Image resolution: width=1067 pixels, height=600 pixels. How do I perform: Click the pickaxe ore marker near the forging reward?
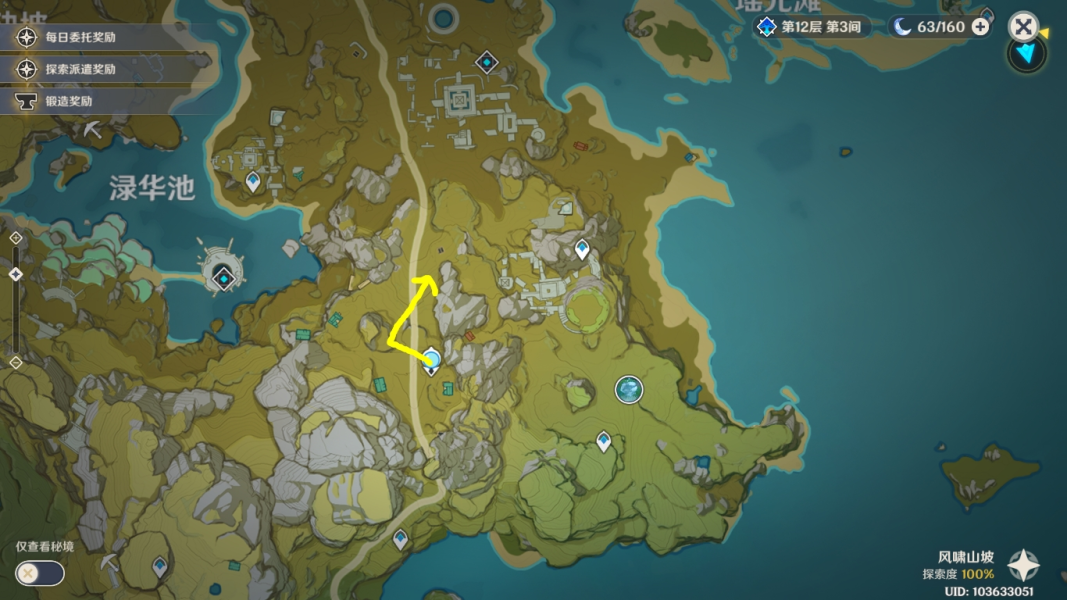(93, 131)
